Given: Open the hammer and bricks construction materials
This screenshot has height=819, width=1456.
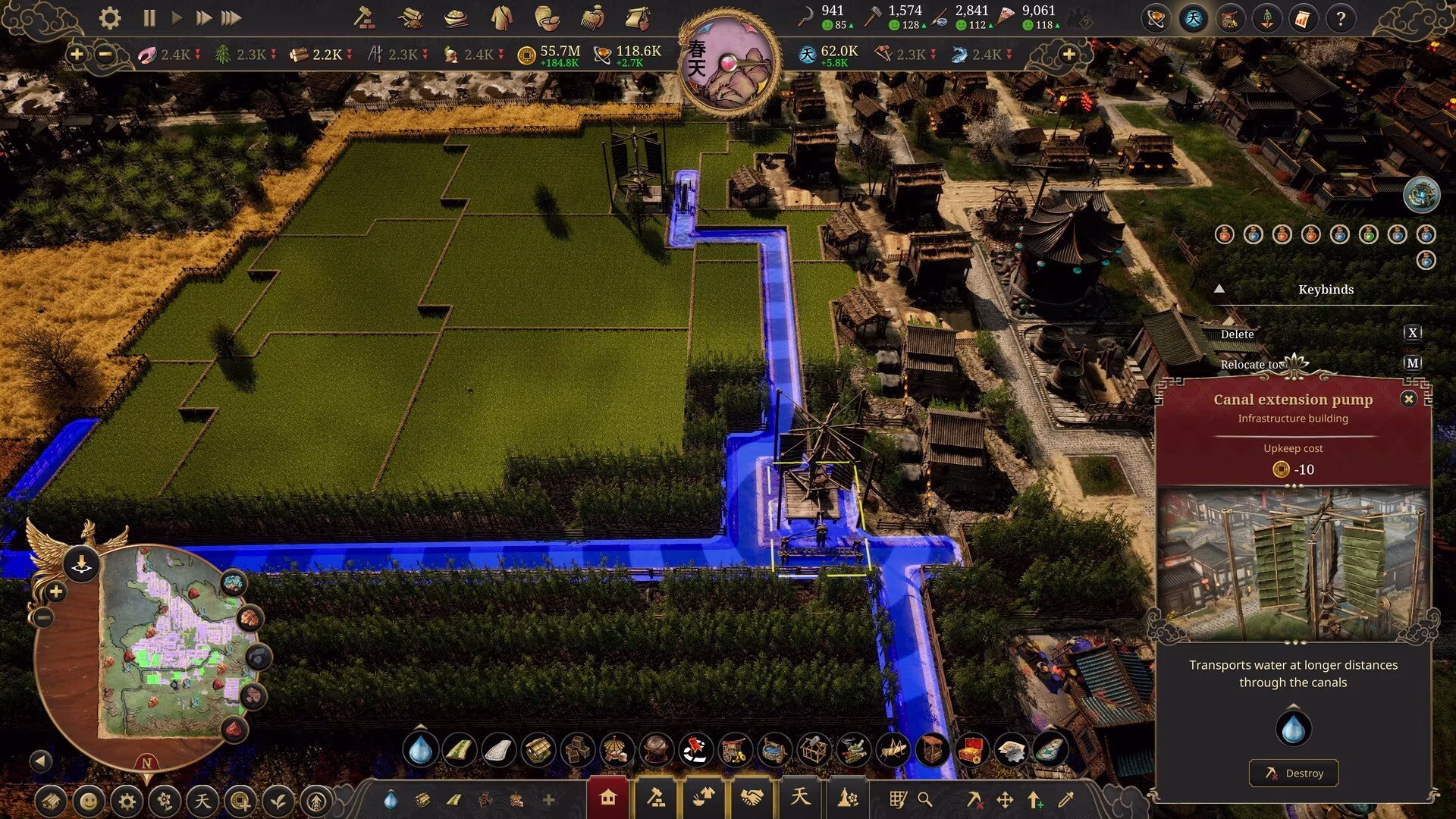Looking at the screenshot, I should [x=365, y=18].
